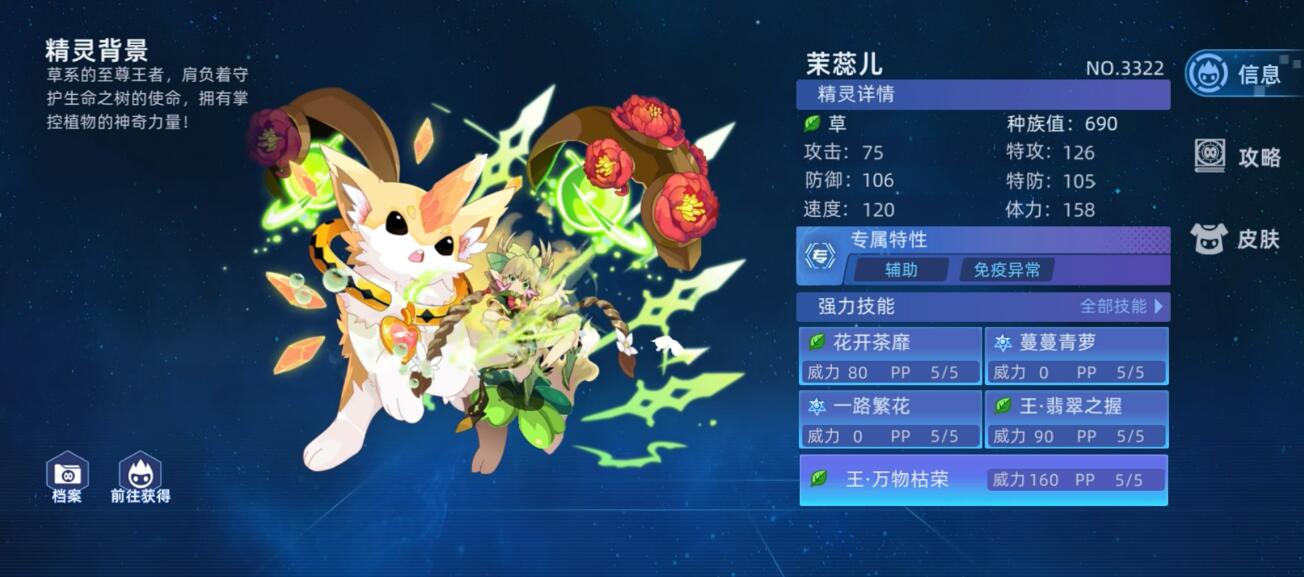Open the 免疫异常 trait tag
The height and width of the screenshot is (577, 1304).
(1006, 270)
